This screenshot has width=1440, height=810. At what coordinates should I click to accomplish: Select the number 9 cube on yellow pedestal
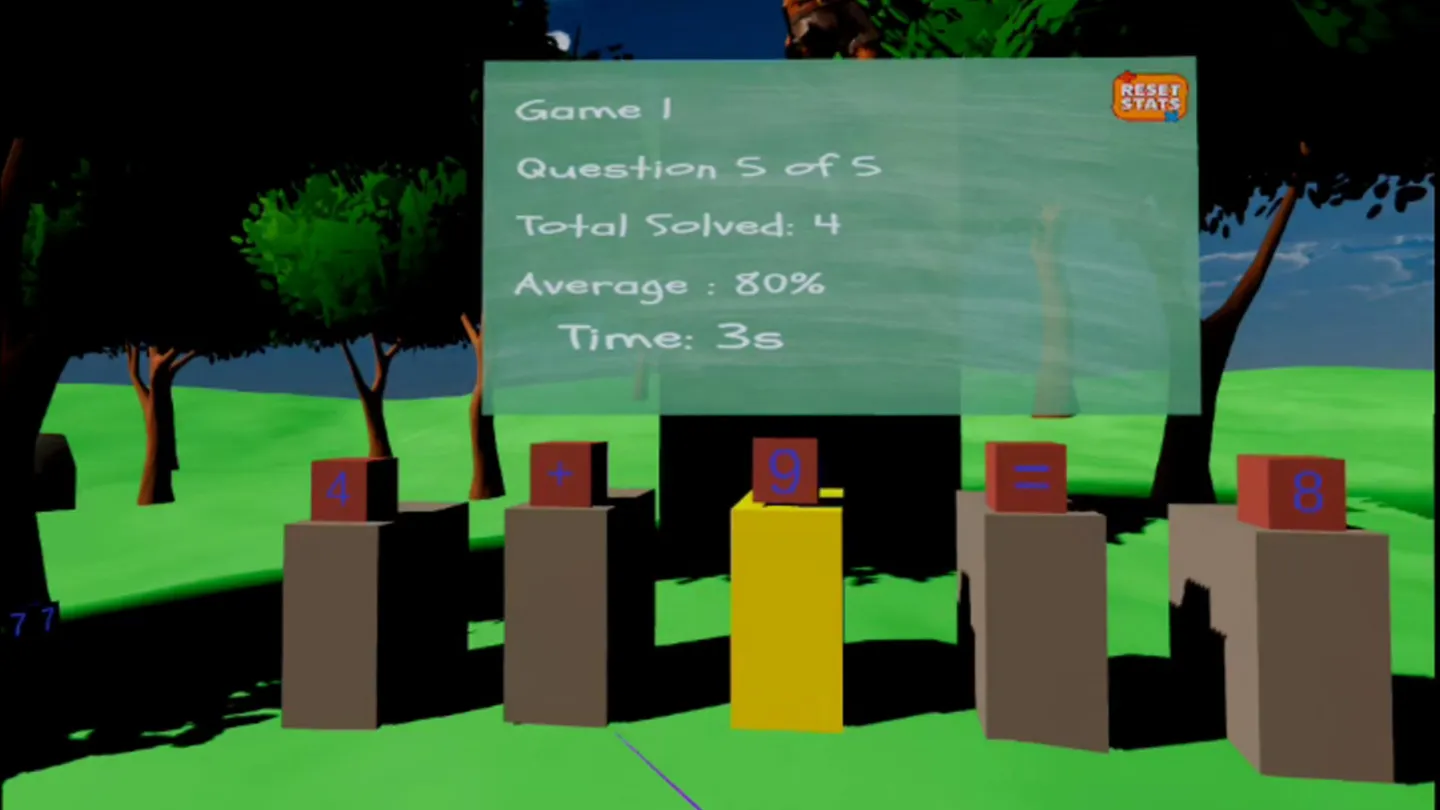click(x=785, y=471)
